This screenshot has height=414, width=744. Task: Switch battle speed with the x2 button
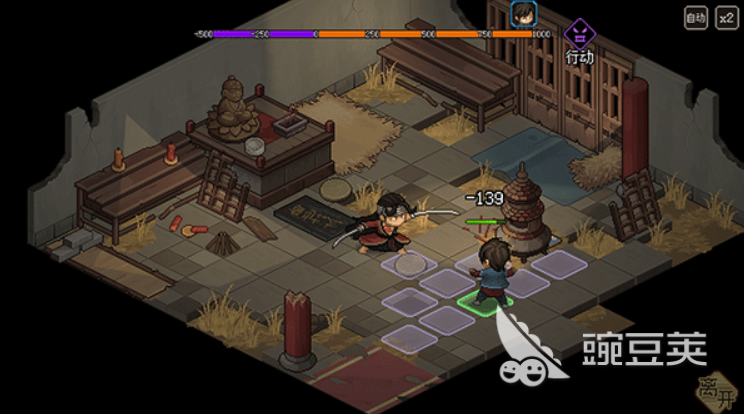click(725, 17)
